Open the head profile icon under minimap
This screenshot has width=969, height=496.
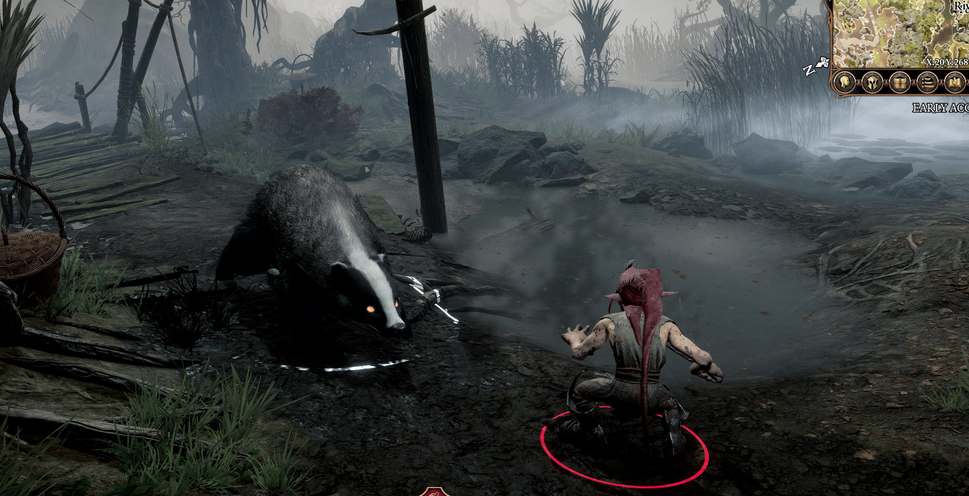point(845,82)
